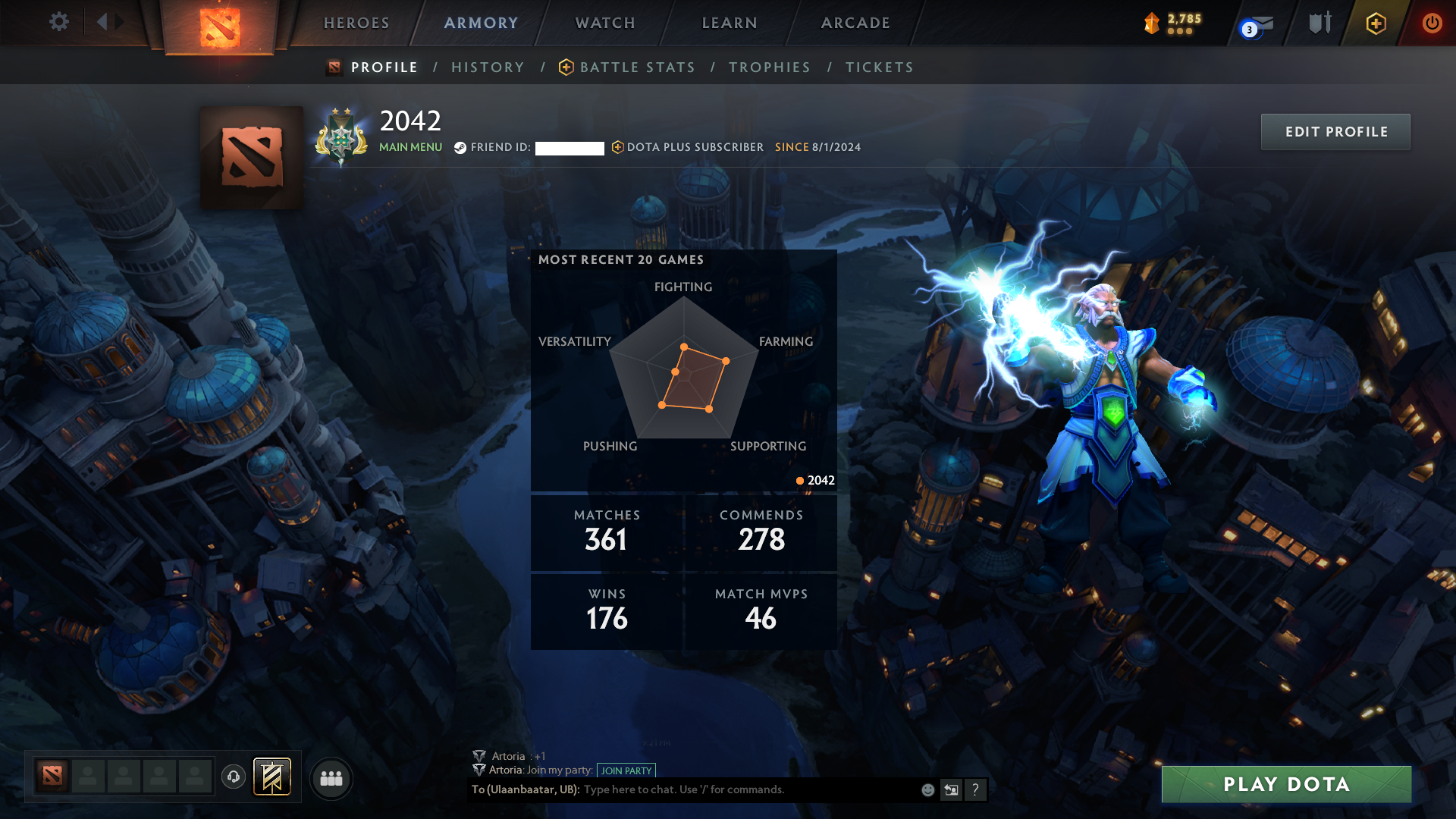Click the help question mark near chat

(976, 789)
